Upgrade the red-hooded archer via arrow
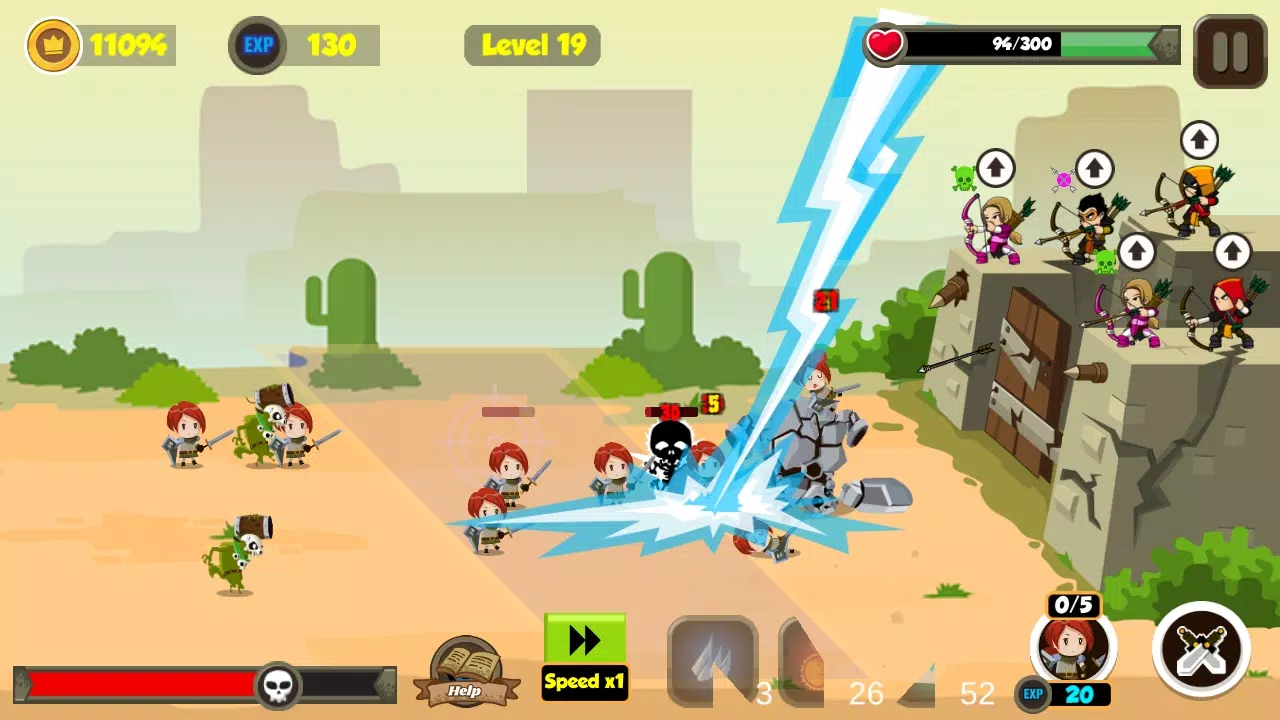The image size is (1280, 720). click(1232, 251)
